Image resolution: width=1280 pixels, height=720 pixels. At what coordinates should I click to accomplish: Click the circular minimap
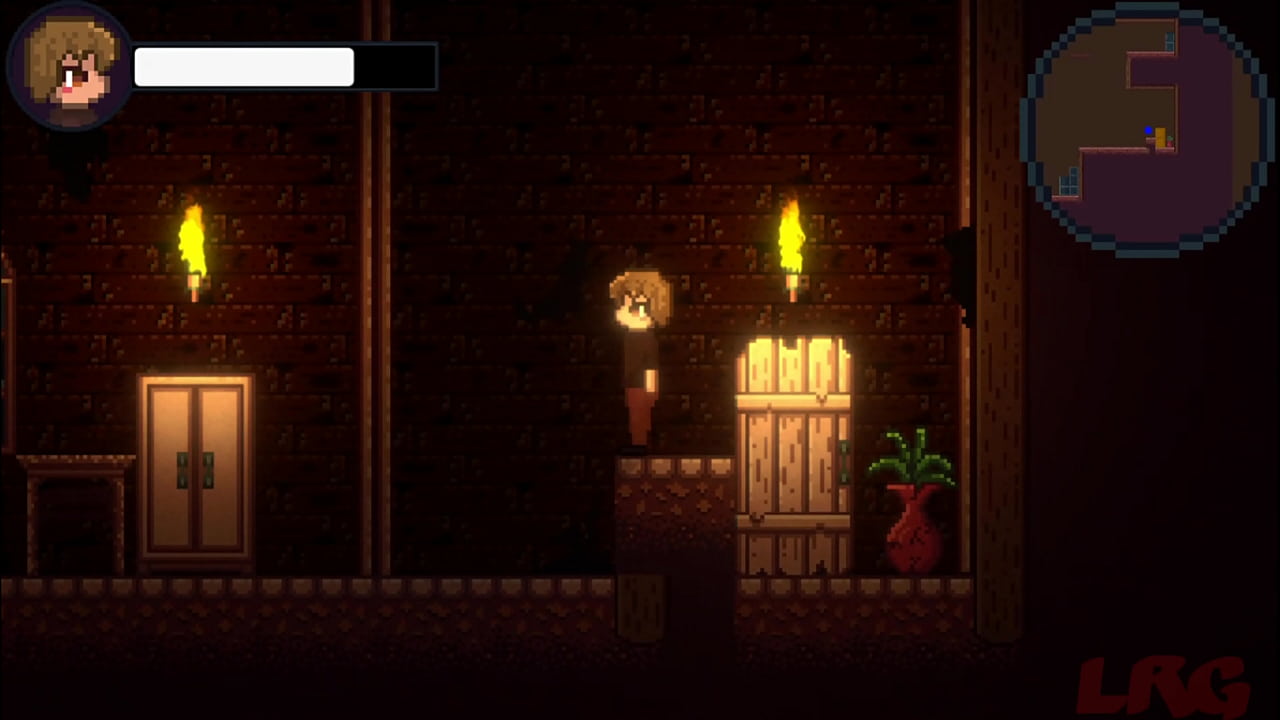click(1147, 128)
